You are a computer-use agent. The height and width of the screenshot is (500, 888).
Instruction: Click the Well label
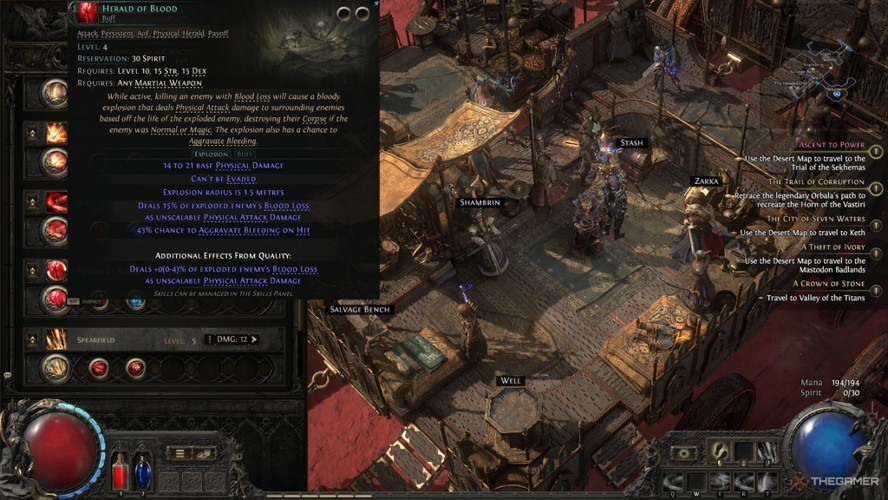point(510,381)
